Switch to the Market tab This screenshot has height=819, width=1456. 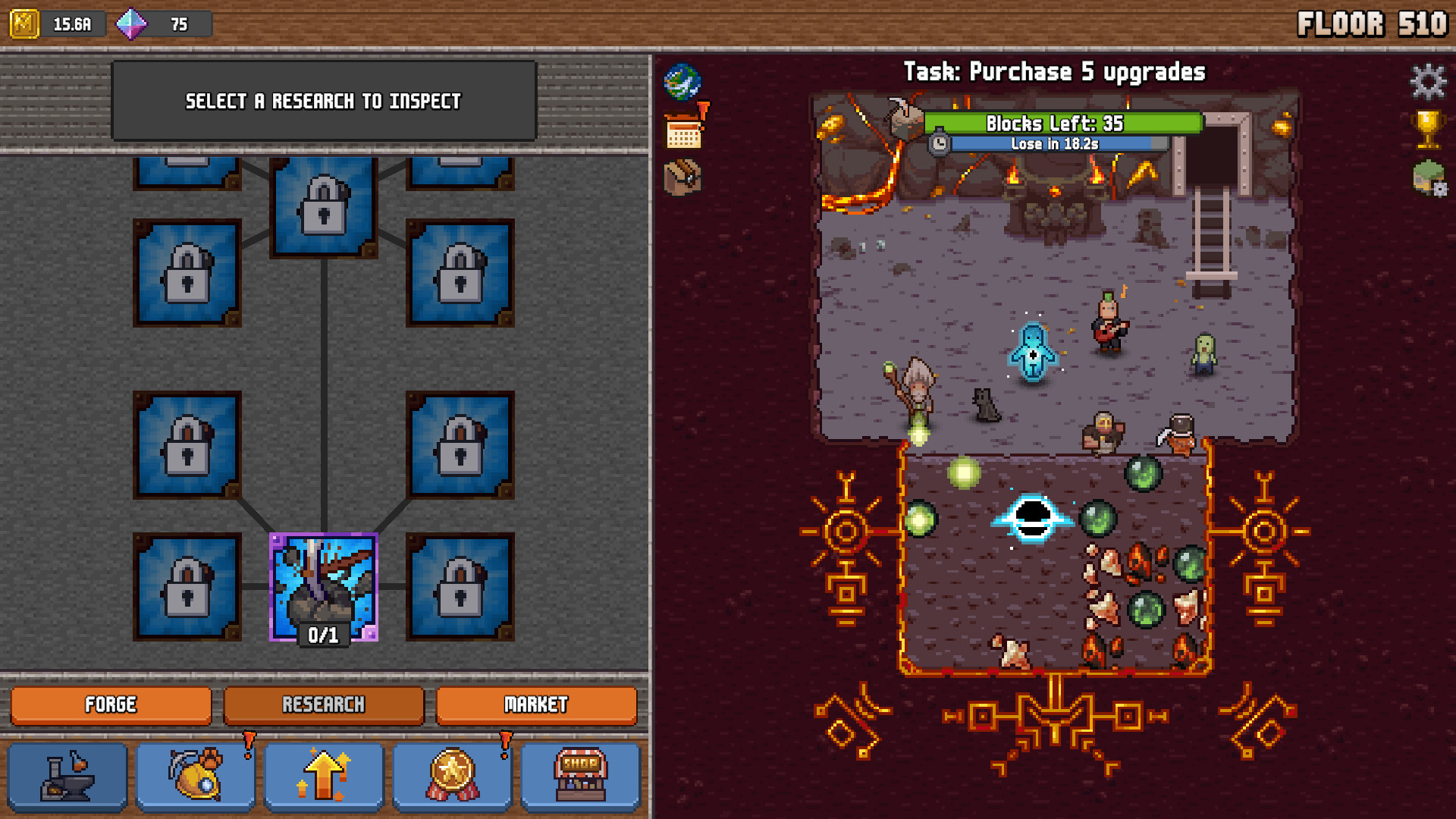(536, 705)
